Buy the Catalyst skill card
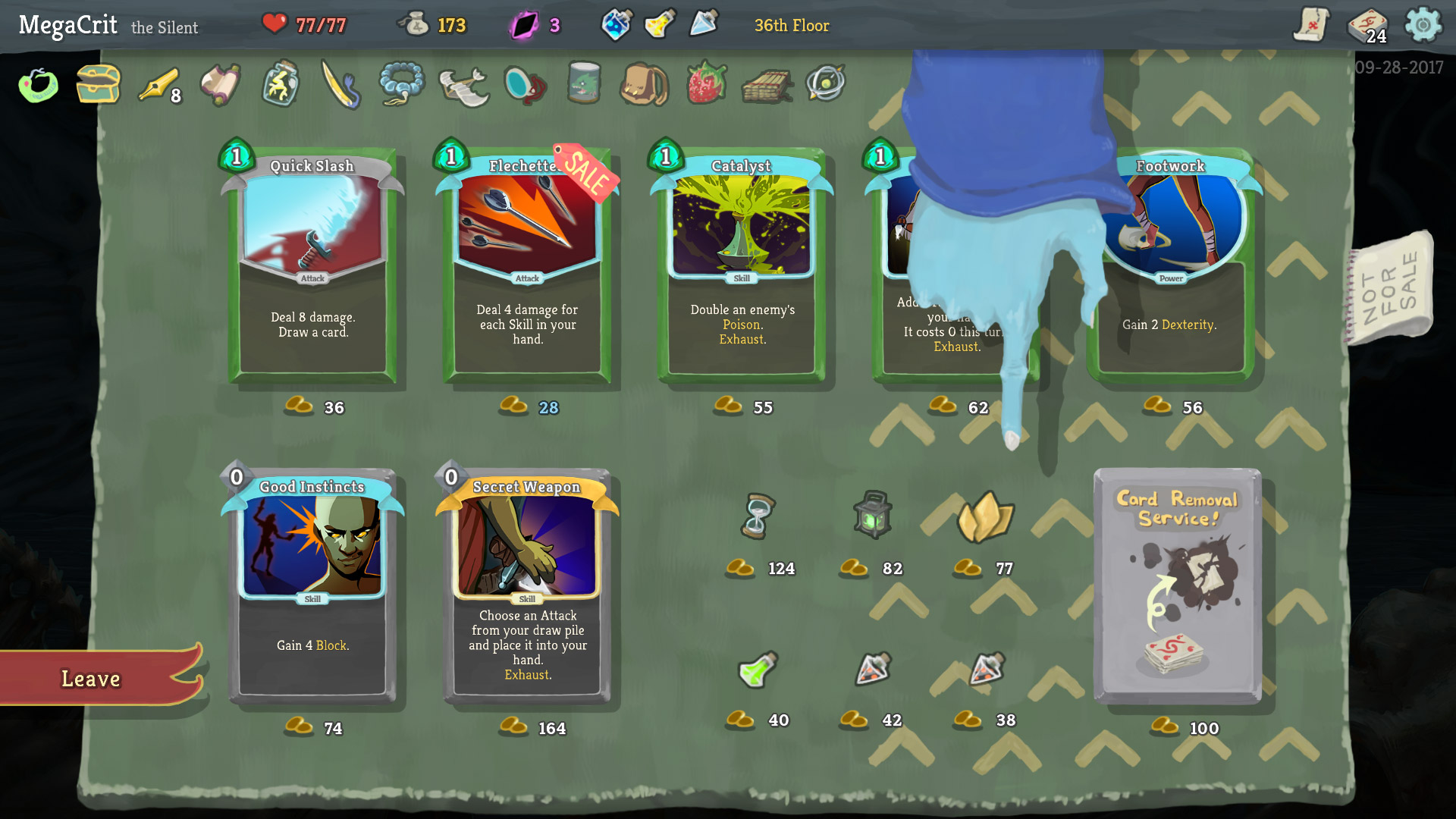1456x819 pixels. [x=740, y=265]
